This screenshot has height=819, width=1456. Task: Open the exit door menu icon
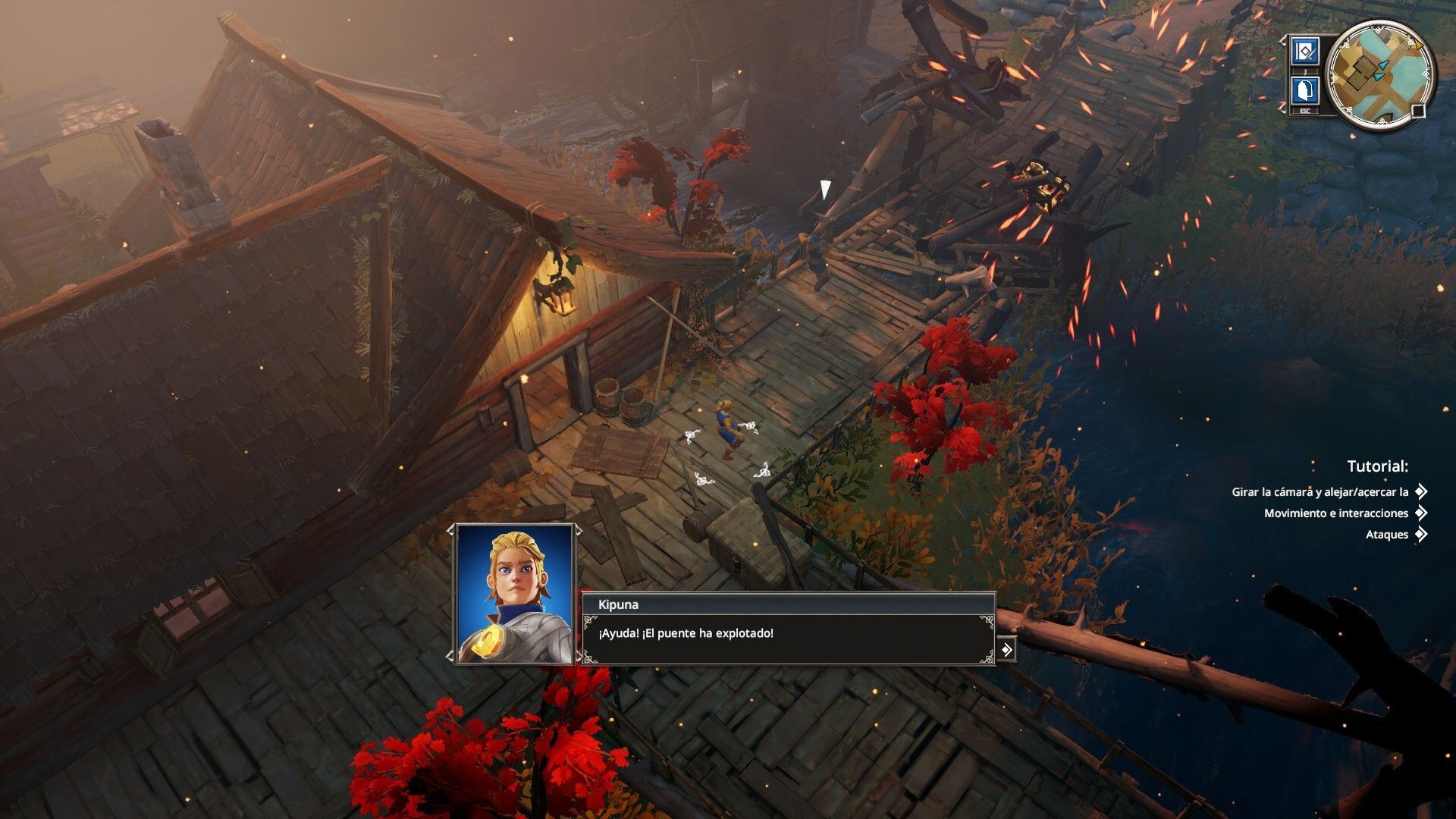pos(1304,91)
